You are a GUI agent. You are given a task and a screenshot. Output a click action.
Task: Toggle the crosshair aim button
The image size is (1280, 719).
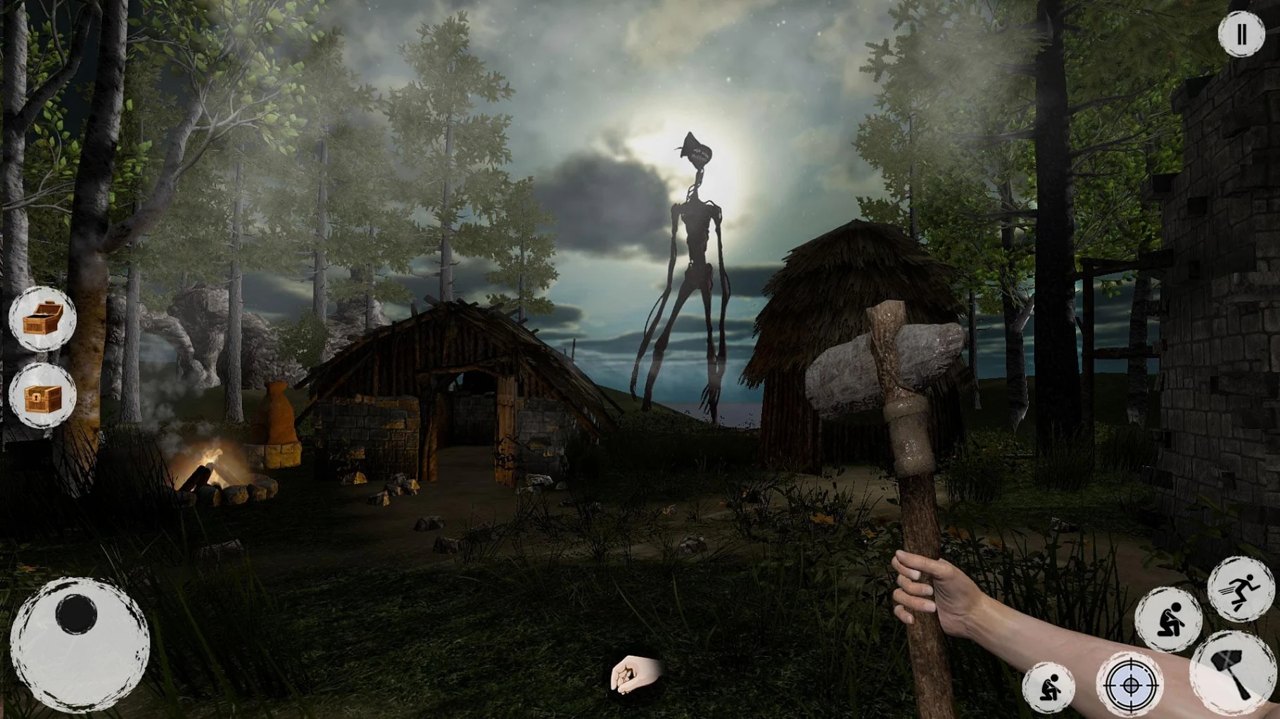tap(1129, 685)
